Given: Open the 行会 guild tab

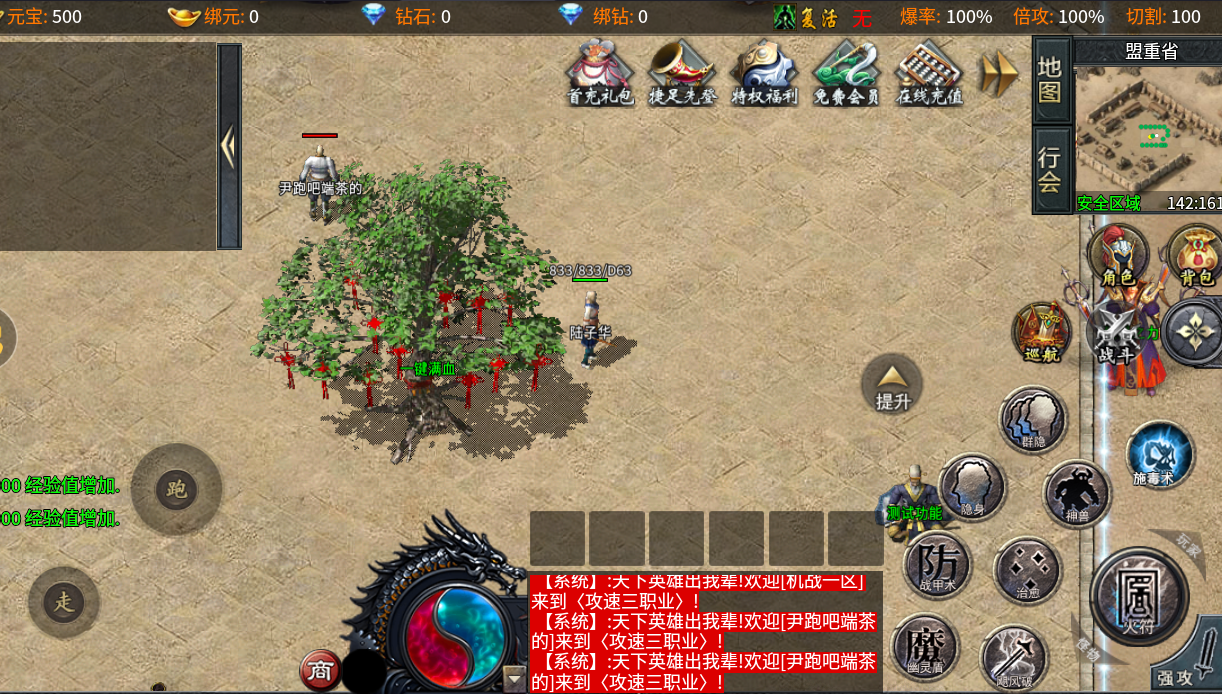Looking at the screenshot, I should [x=1050, y=170].
